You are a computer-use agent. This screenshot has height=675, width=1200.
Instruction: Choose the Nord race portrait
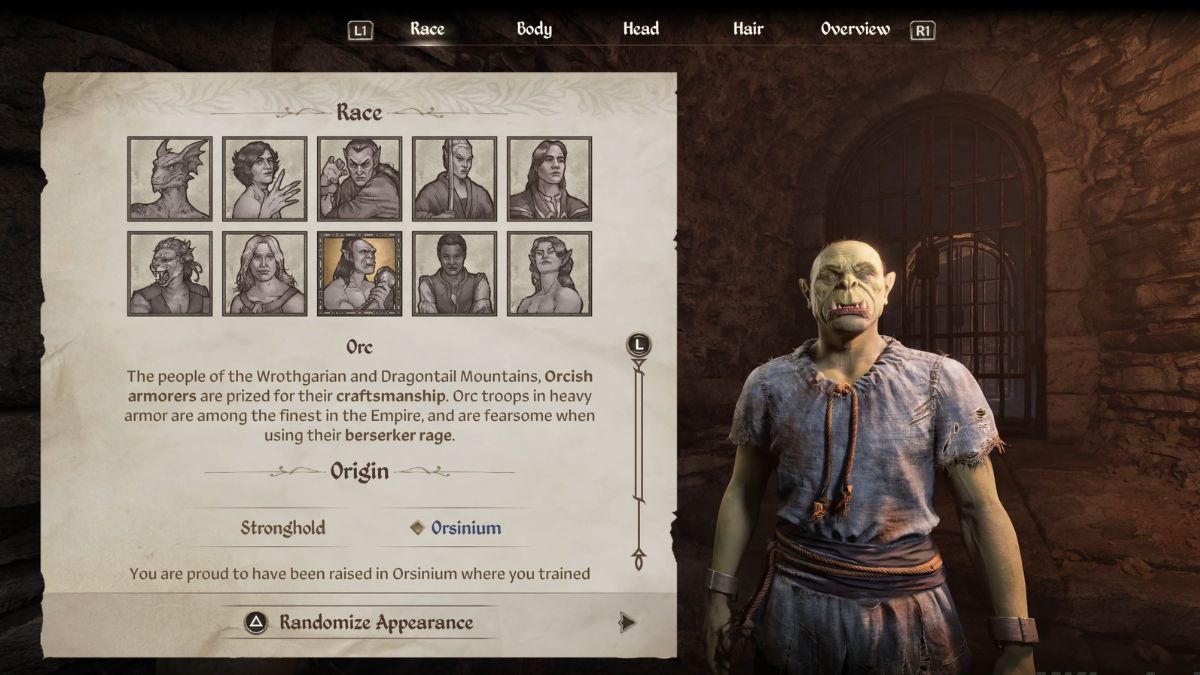click(265, 273)
